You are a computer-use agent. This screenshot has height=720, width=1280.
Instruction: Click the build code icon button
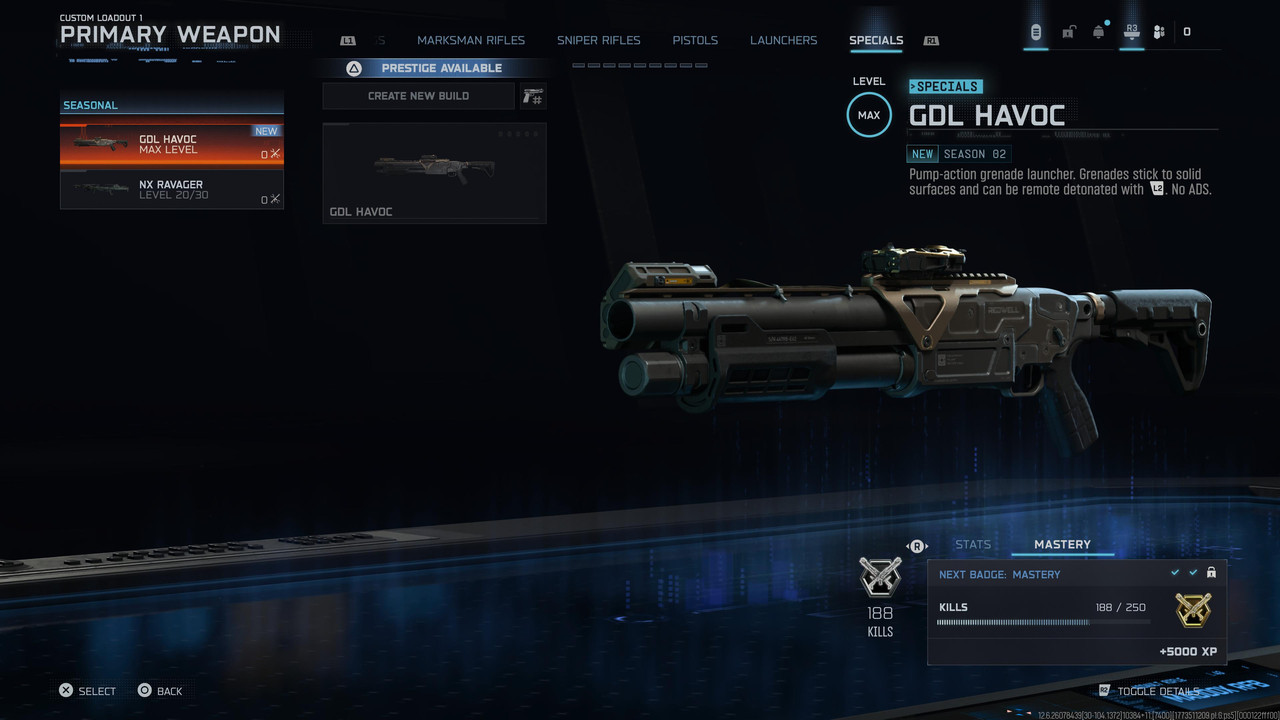coord(533,96)
